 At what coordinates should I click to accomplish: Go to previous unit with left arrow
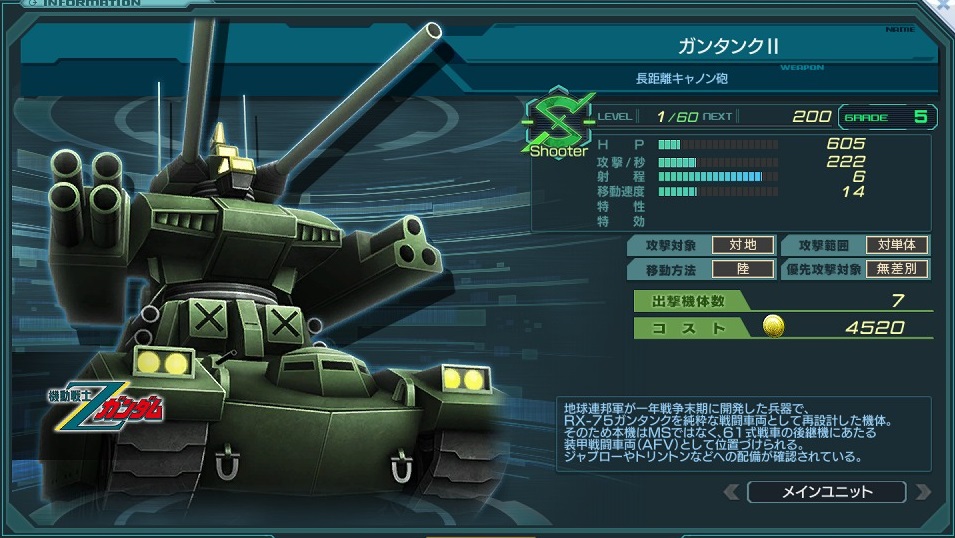733,492
